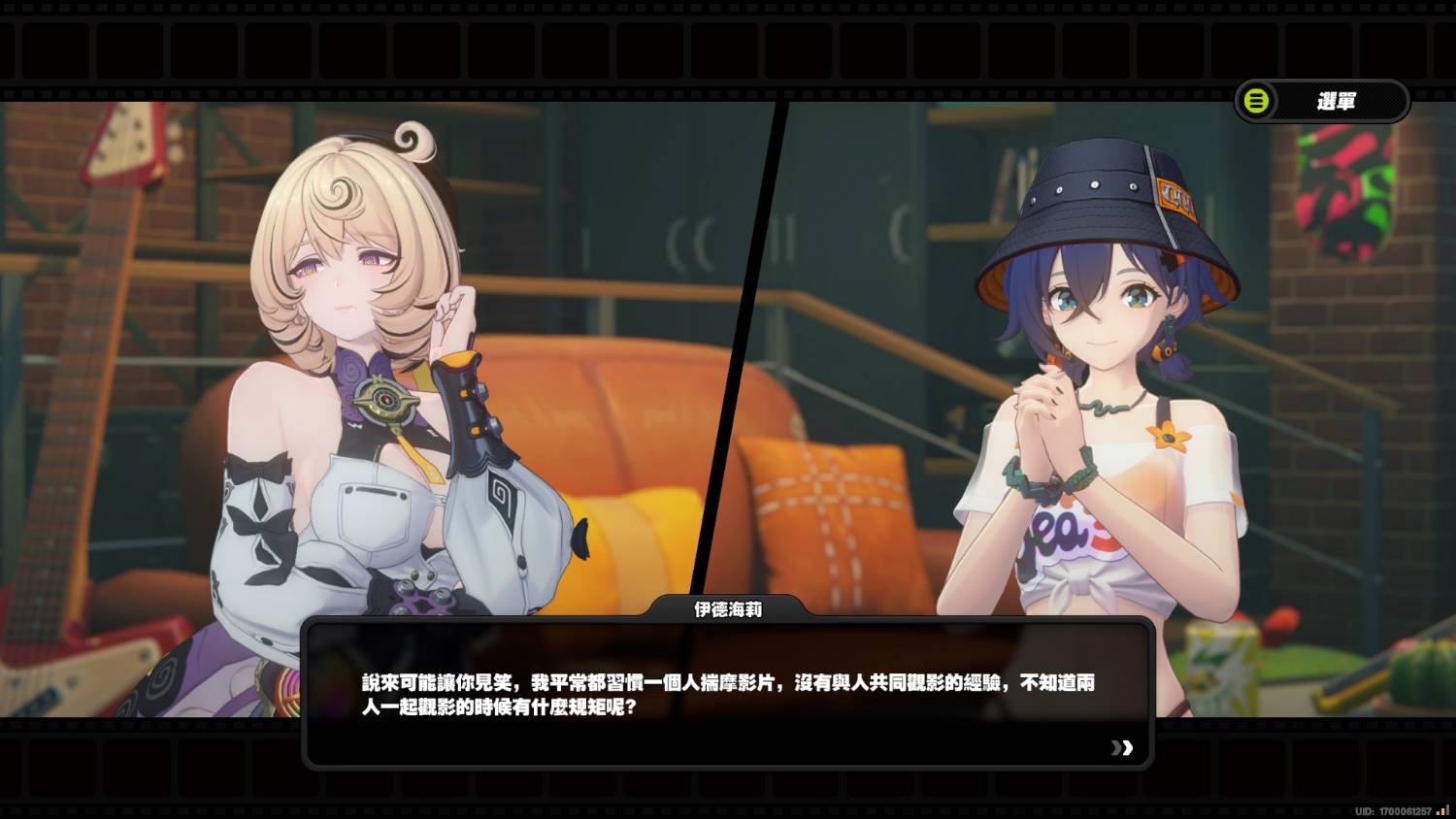This screenshot has width=1456, height=819.
Task: Open the 選單 menu button
Action: tap(1321, 101)
